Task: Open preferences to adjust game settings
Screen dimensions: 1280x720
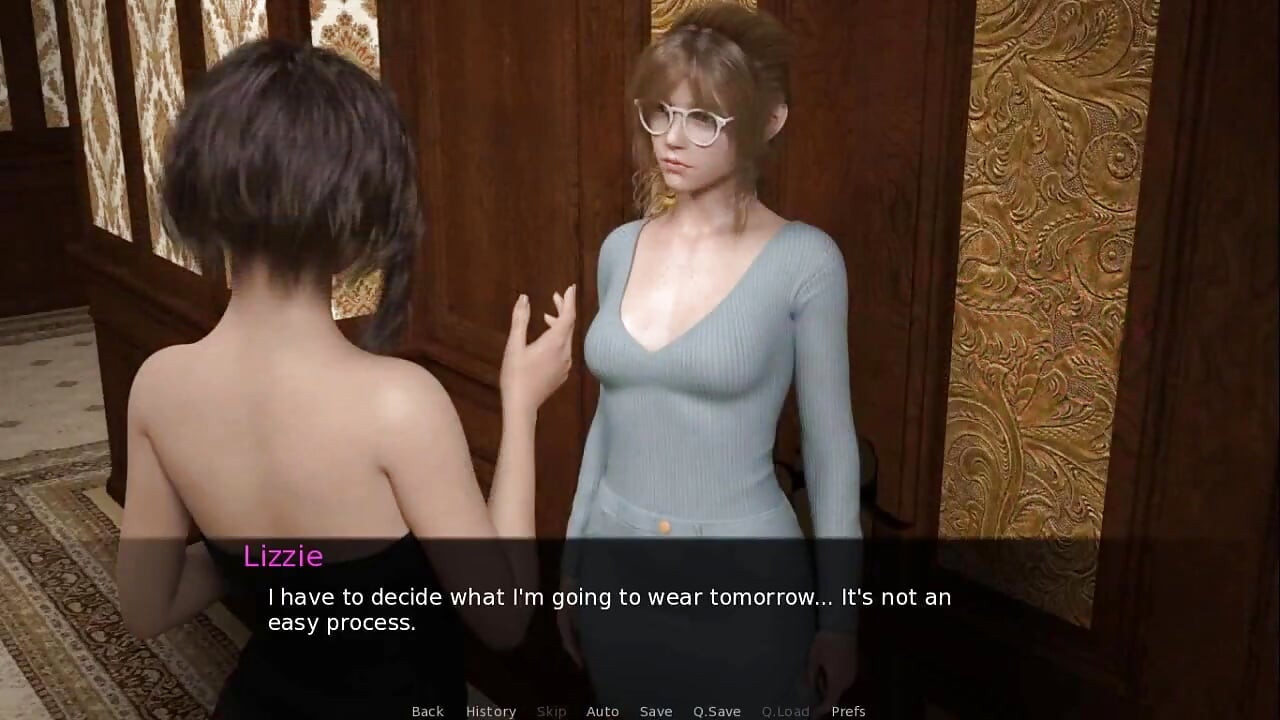Action: (x=849, y=711)
